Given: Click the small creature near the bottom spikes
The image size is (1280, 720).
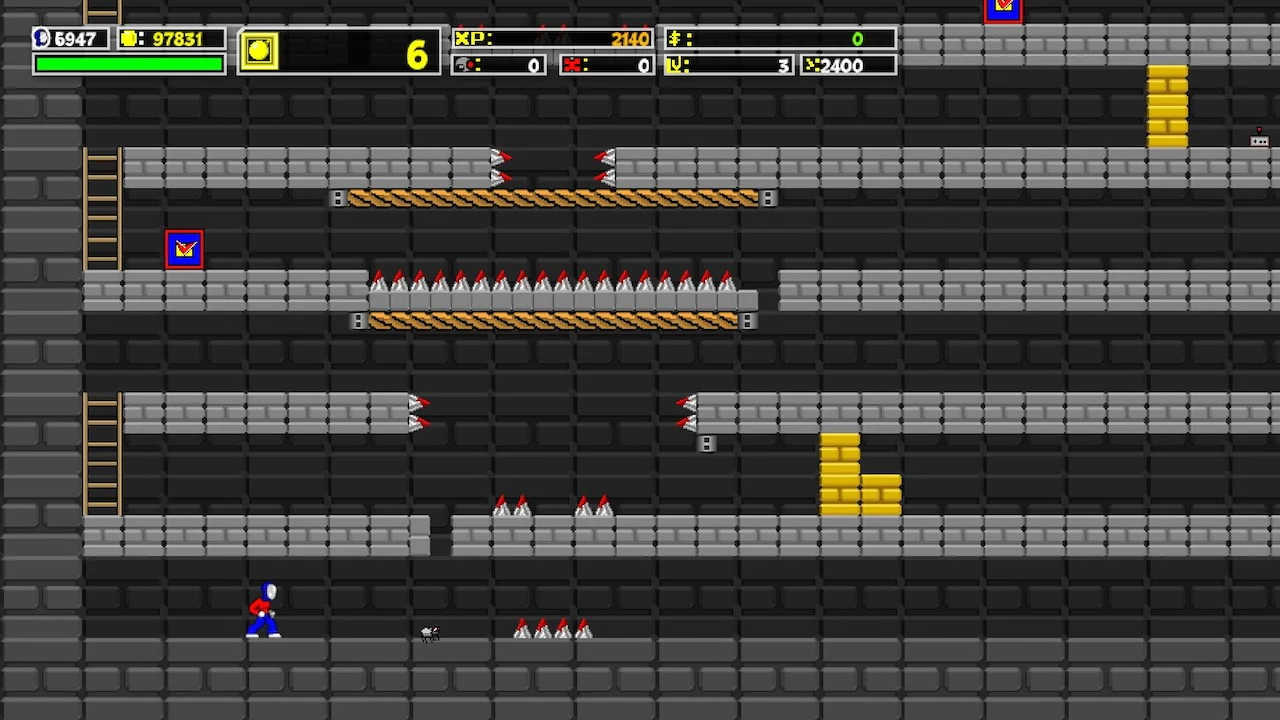Looking at the screenshot, I should [x=430, y=632].
